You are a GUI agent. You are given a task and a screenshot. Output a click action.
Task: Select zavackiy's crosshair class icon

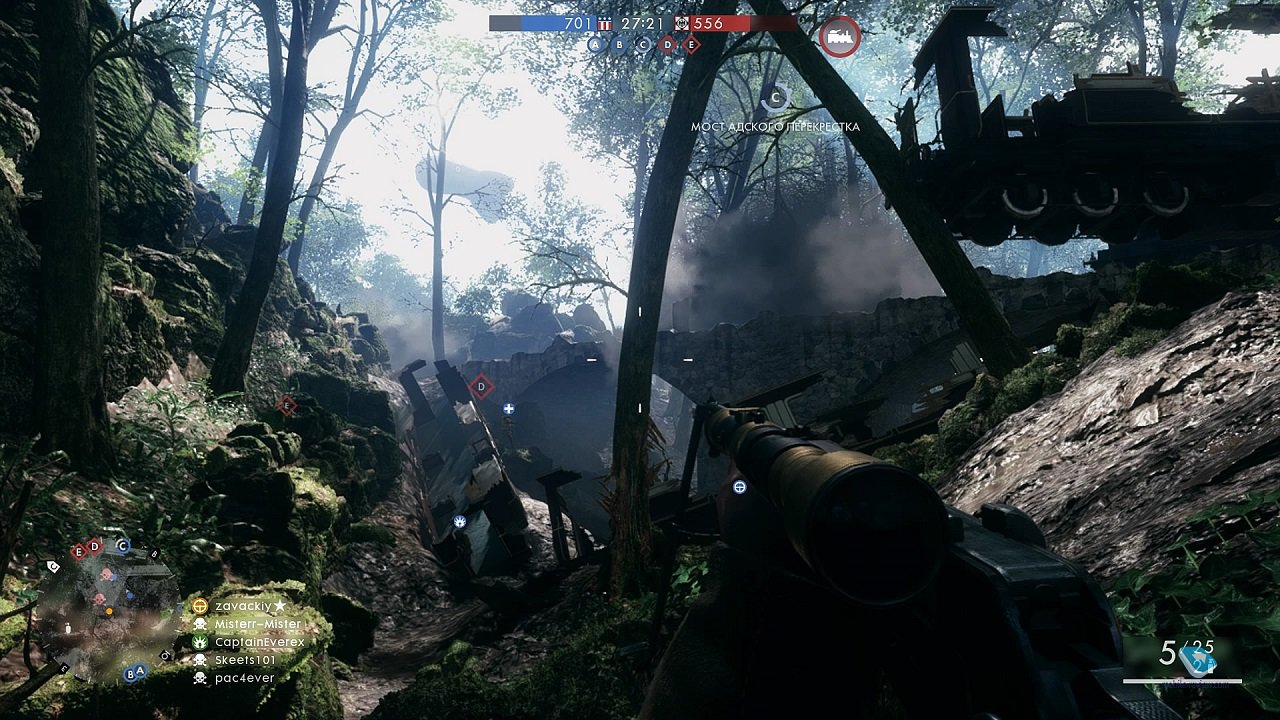coord(200,605)
